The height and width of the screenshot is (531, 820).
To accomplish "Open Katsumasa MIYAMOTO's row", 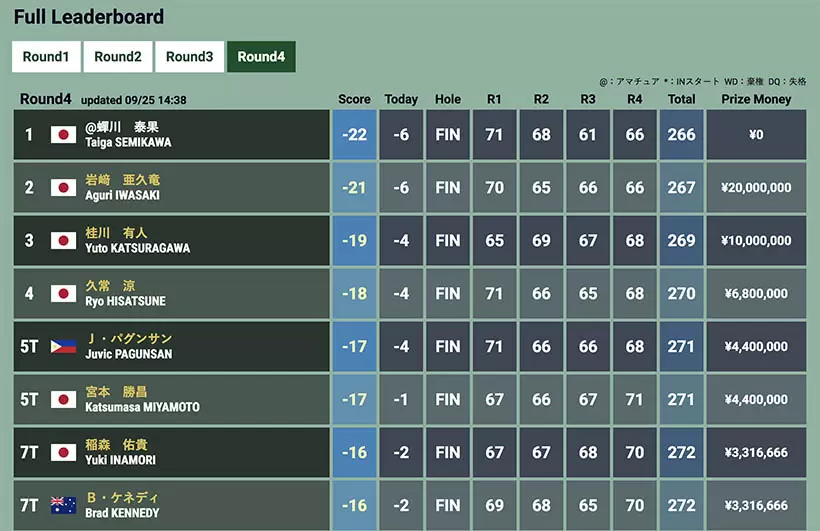I will pyautogui.click(x=141, y=400).
